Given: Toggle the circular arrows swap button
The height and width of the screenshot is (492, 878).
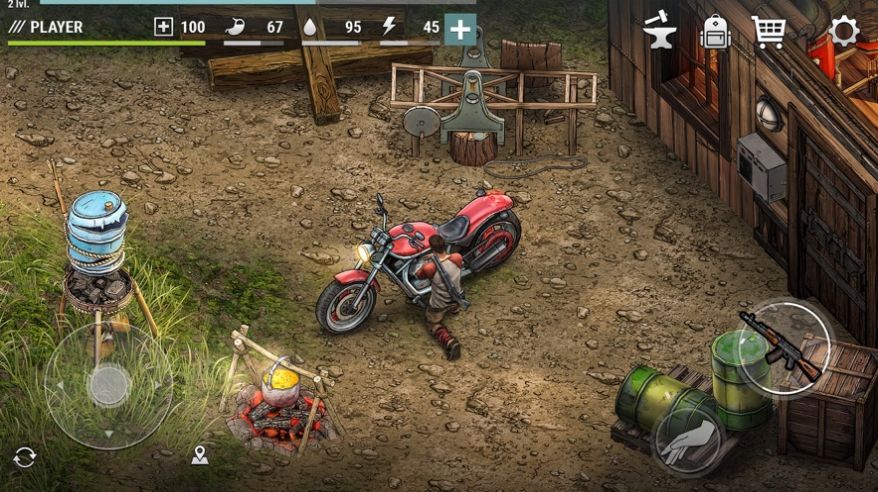Looking at the screenshot, I should click(25, 457).
